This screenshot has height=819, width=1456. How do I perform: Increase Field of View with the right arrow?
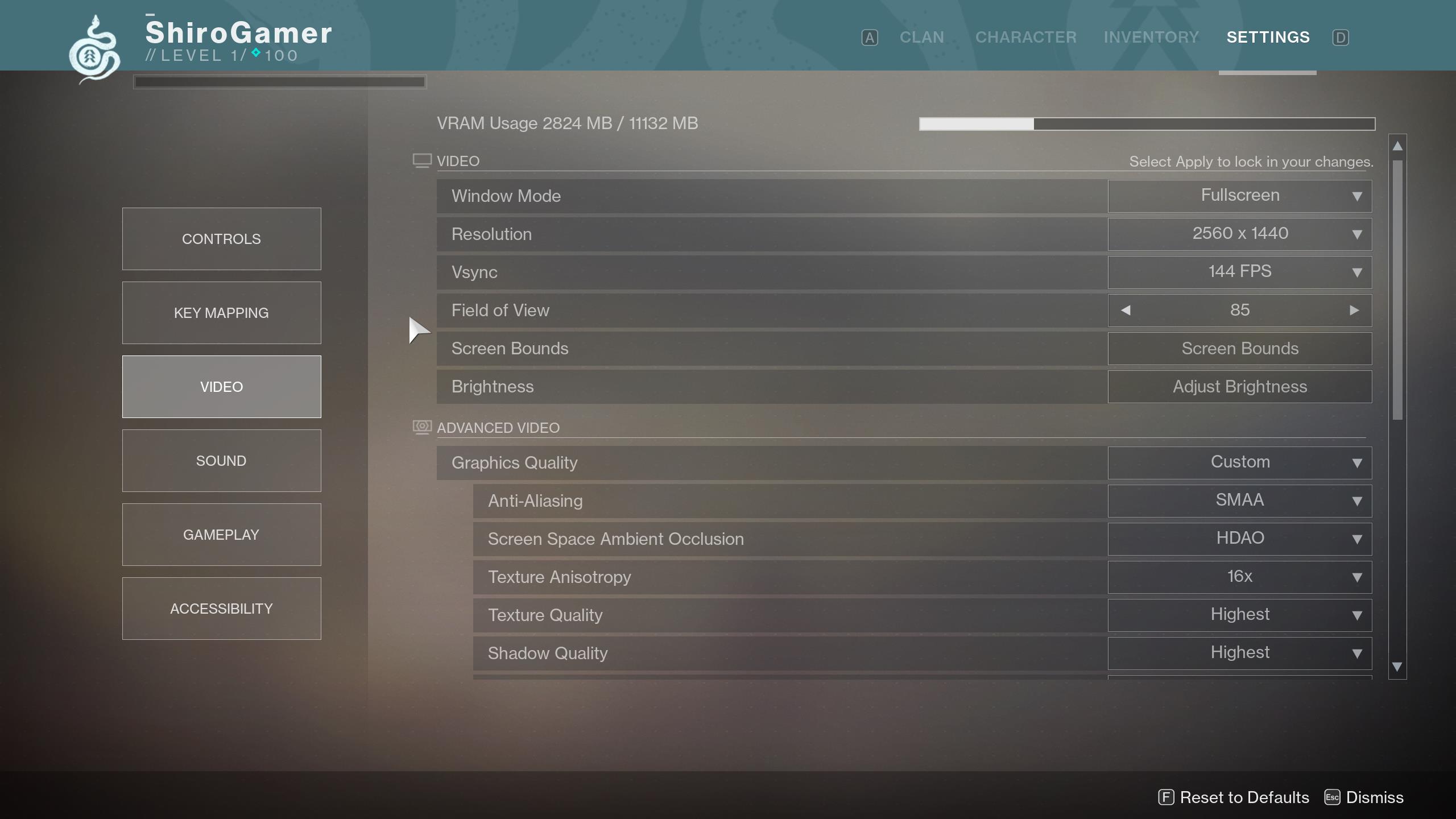point(1355,310)
